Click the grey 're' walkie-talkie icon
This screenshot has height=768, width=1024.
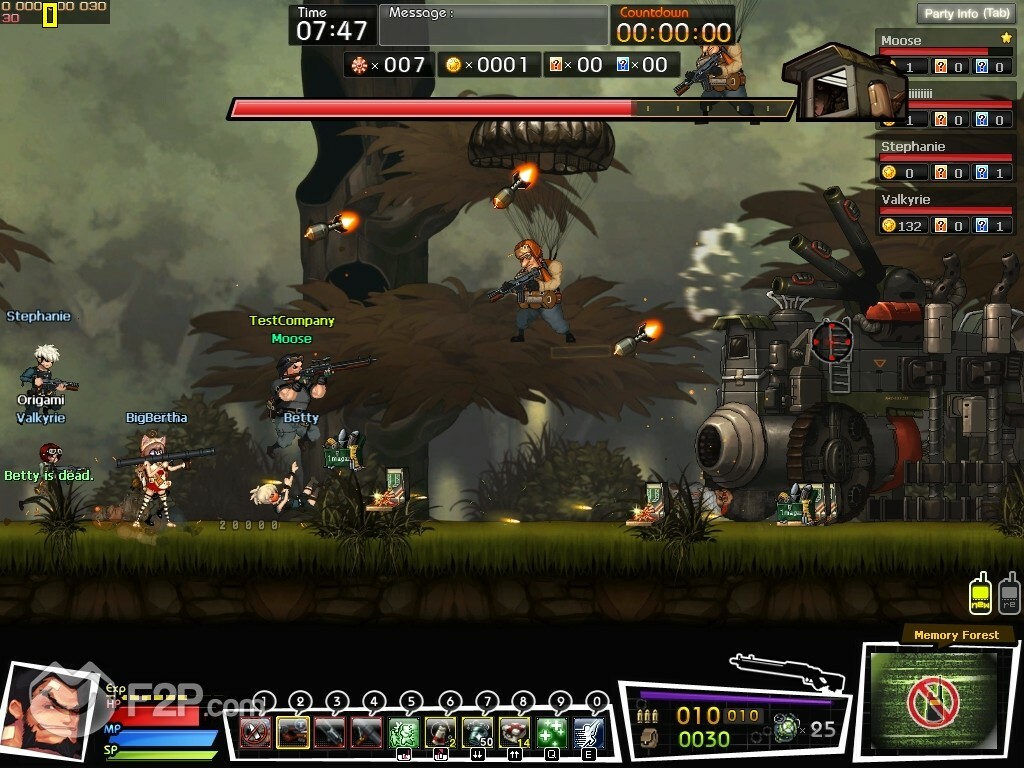pyautogui.click(x=1009, y=593)
